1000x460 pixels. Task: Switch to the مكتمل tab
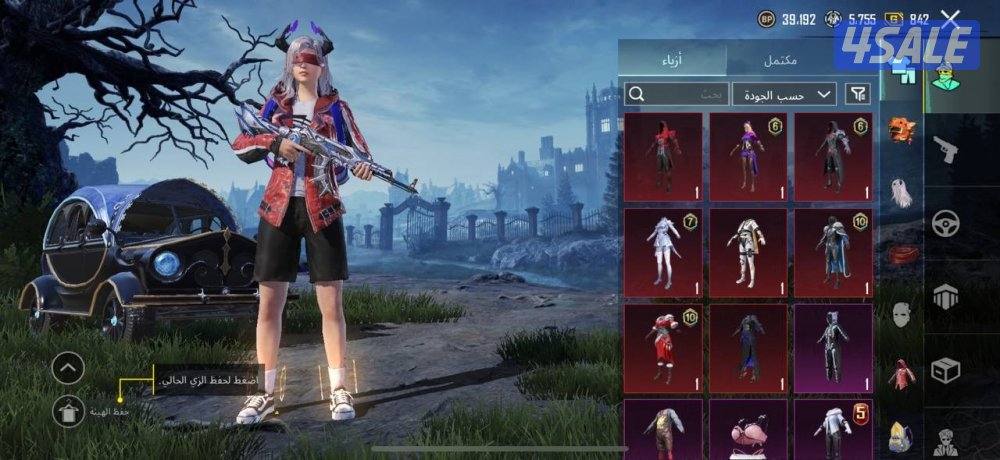[780, 59]
